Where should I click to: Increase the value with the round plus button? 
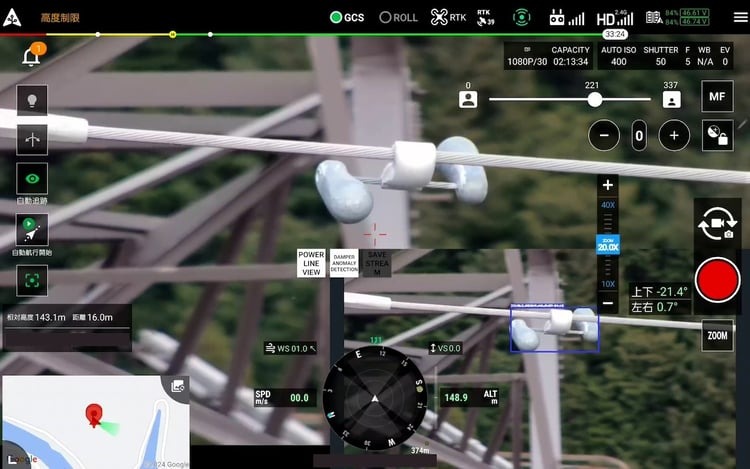click(674, 135)
